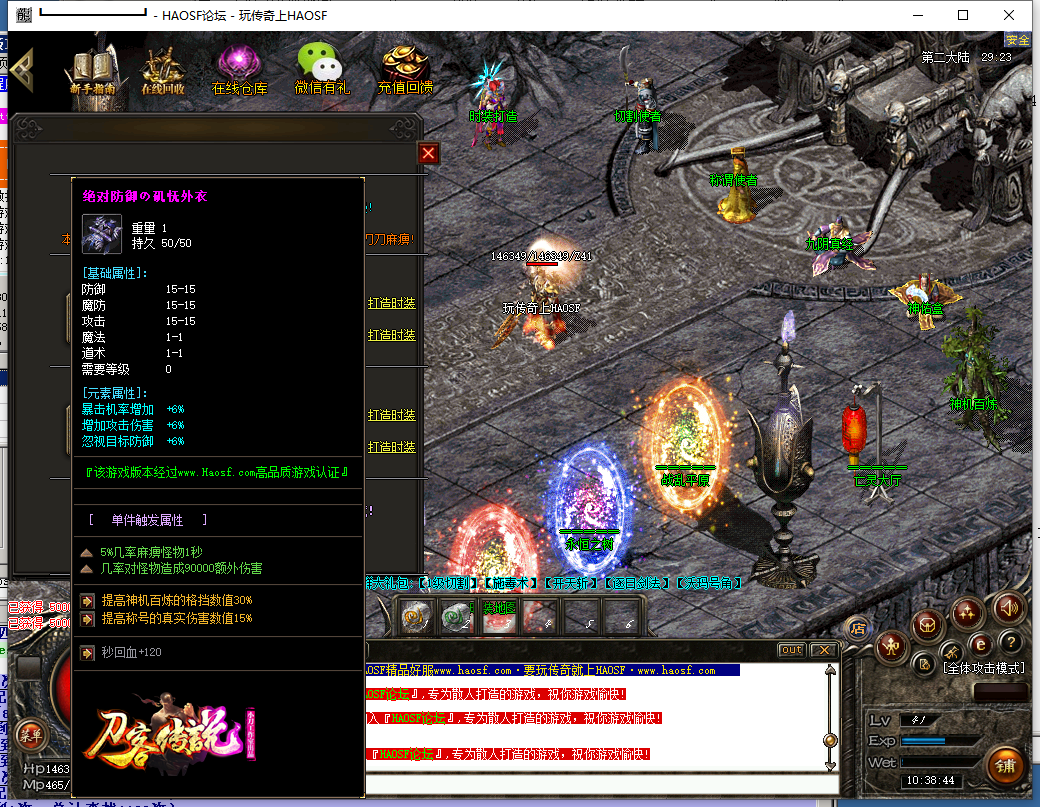
Task: Toggle the sound speaker button
Action: tap(1009, 607)
